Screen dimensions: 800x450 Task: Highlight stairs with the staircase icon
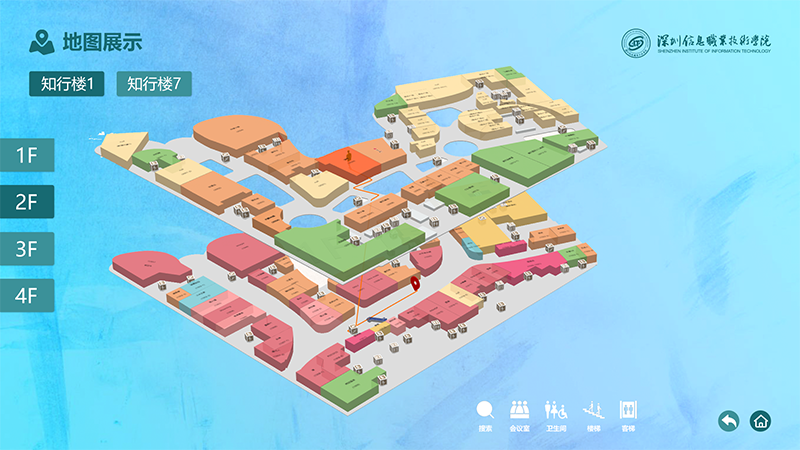pyautogui.click(x=594, y=413)
